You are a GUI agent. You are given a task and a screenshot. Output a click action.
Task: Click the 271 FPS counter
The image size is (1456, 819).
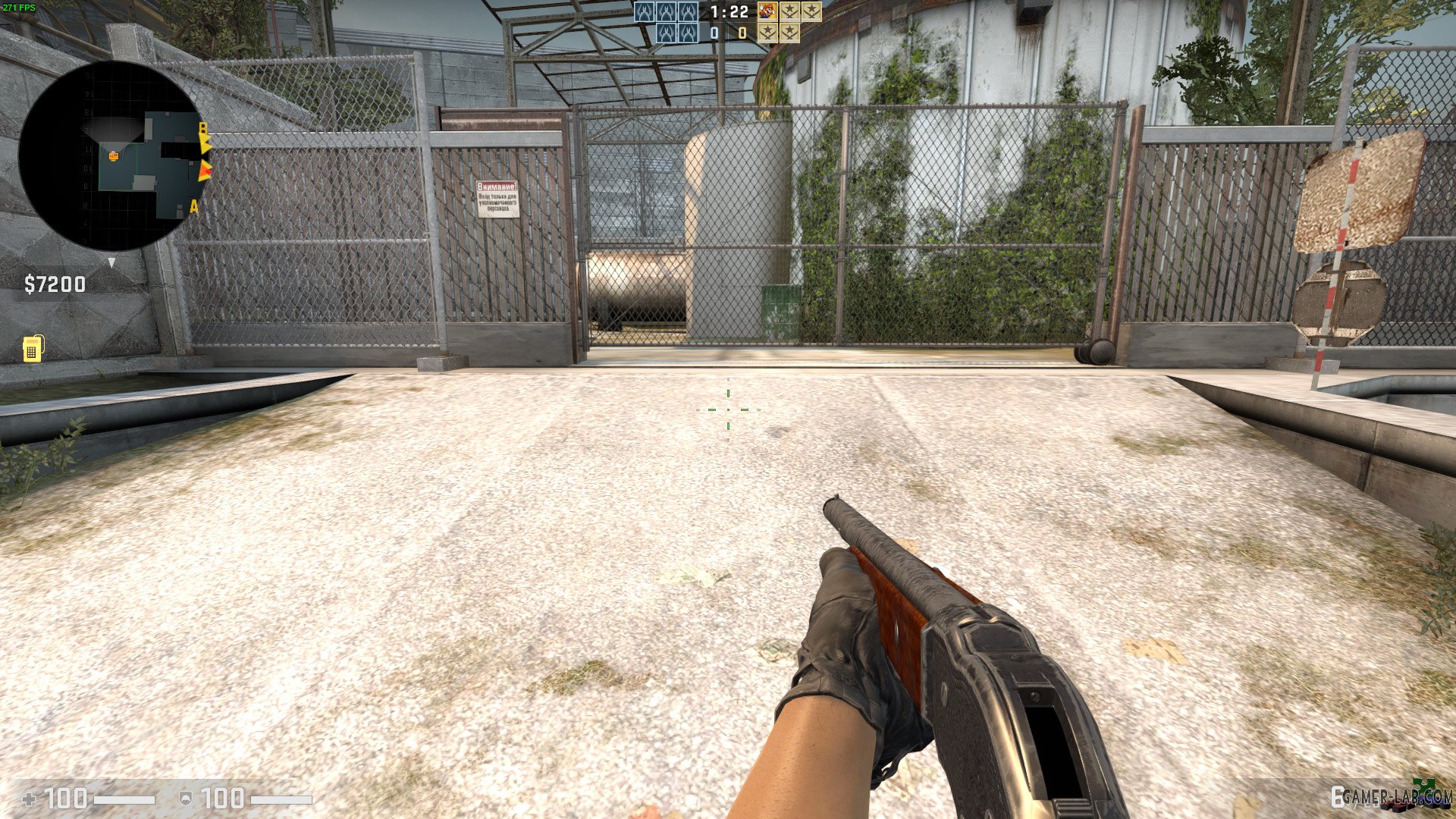(19, 6)
